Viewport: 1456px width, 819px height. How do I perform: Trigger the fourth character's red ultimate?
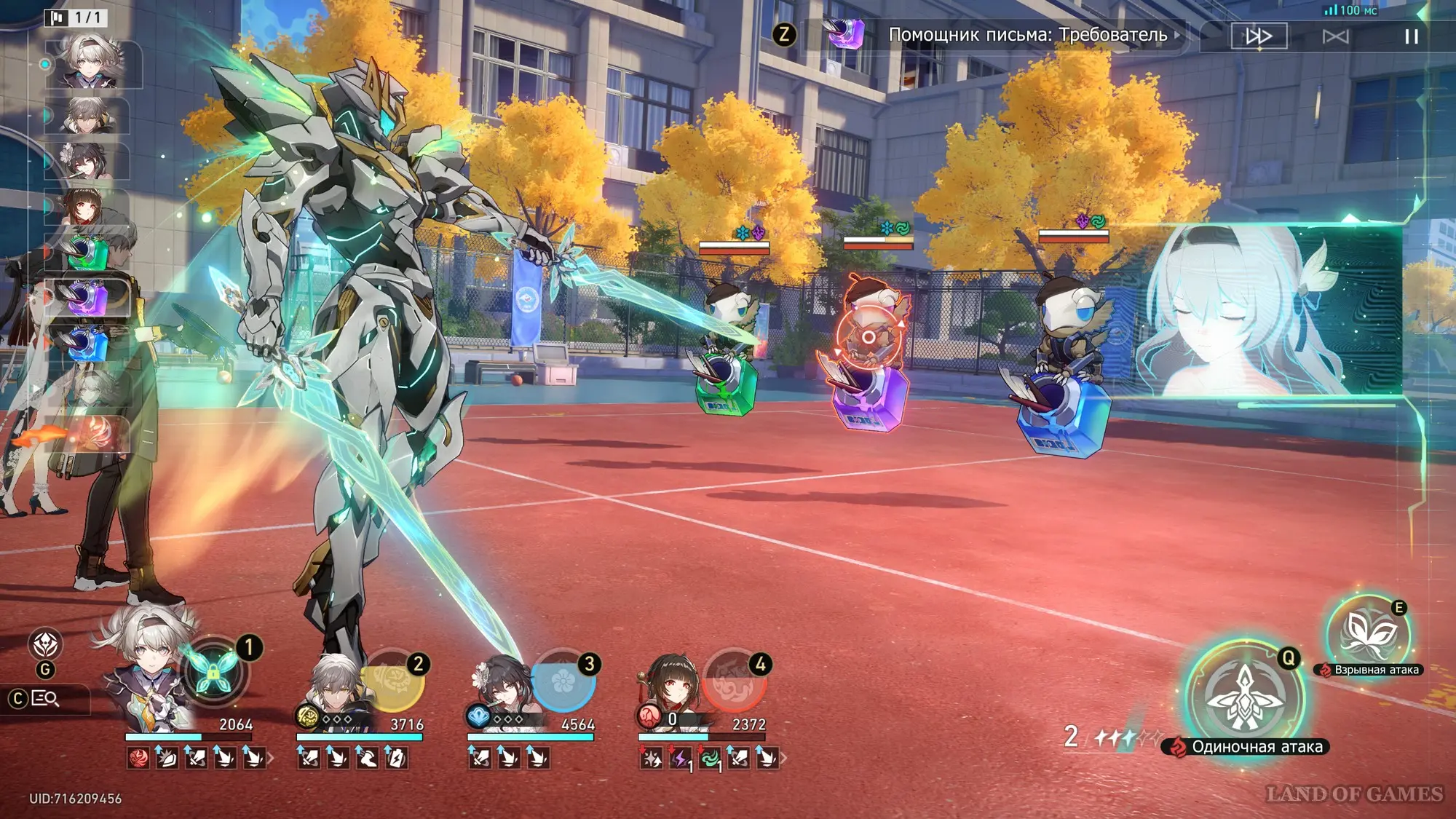[734, 681]
